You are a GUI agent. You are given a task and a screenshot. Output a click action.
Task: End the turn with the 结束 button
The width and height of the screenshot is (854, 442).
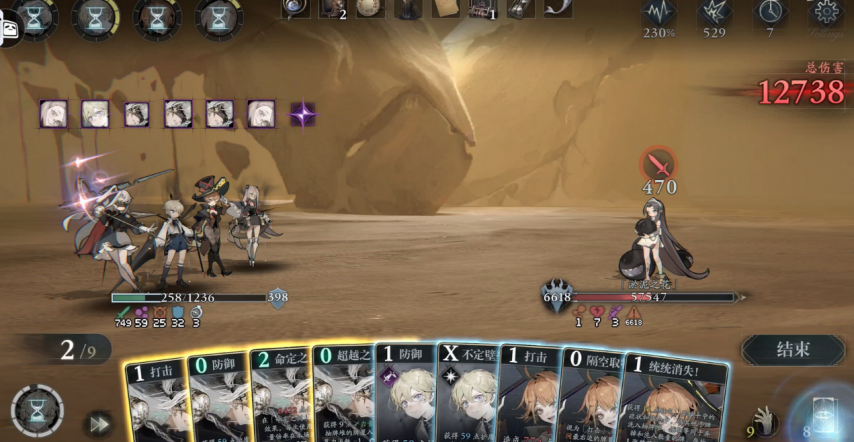click(793, 350)
